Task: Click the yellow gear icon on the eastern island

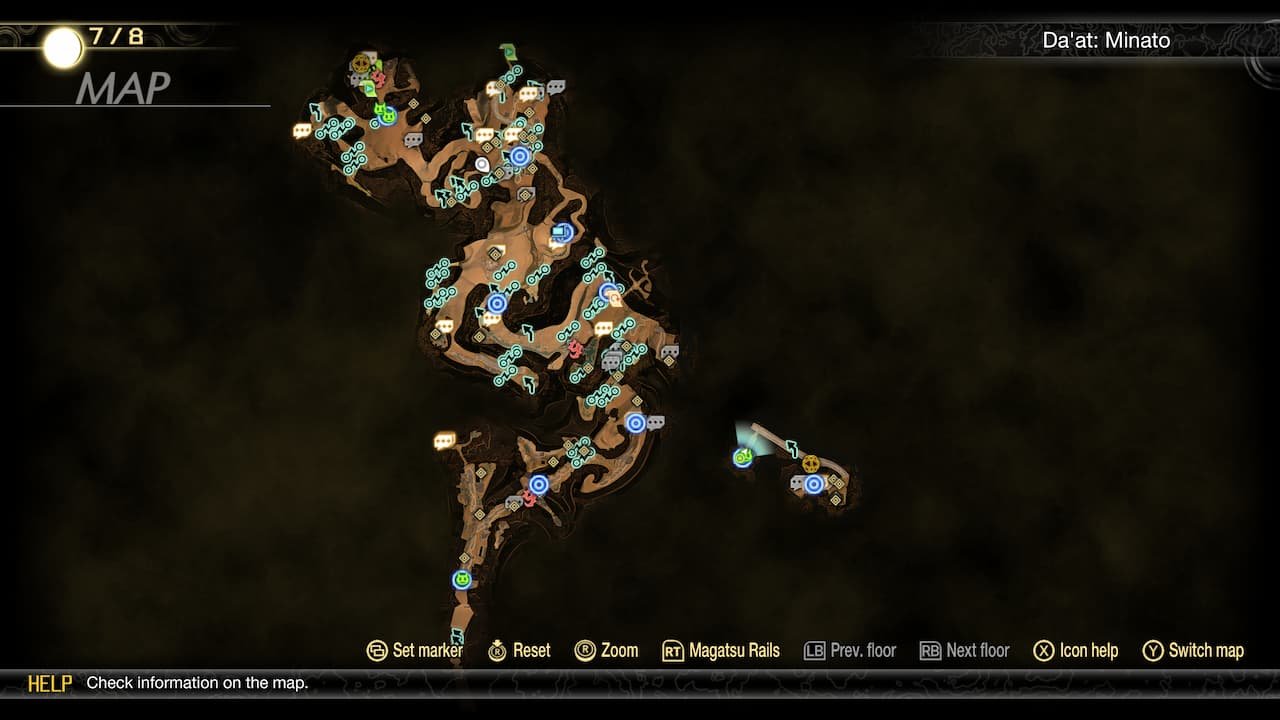Action: [811, 464]
